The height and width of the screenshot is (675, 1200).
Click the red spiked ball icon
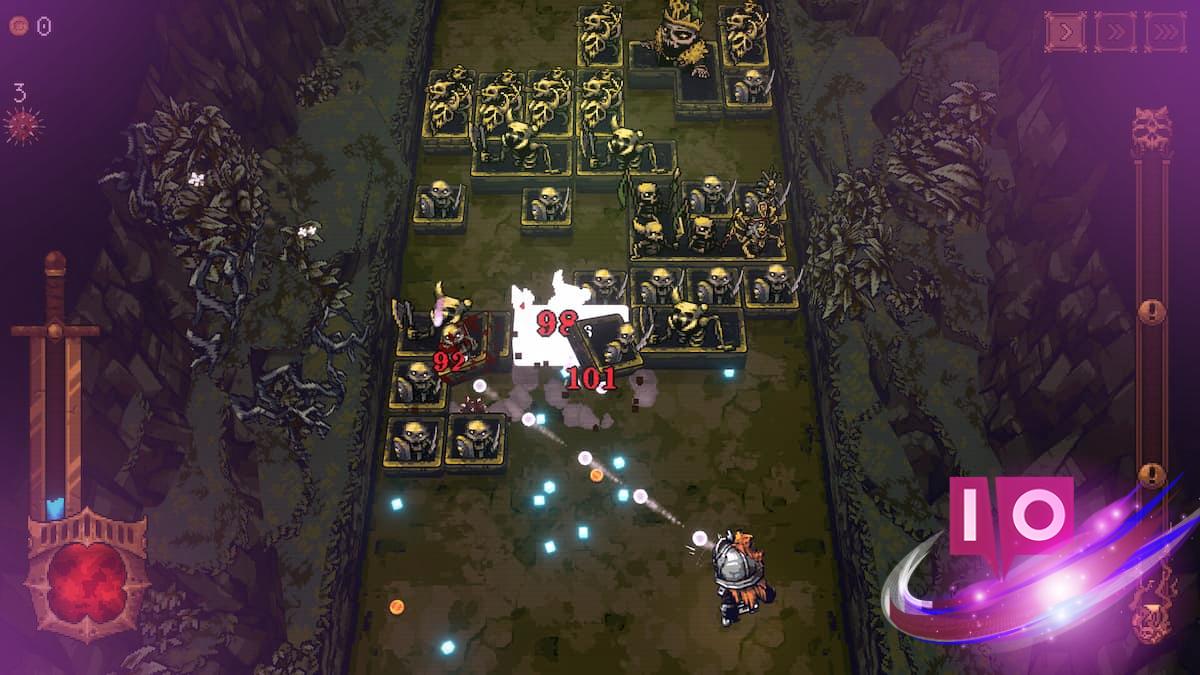tap(22, 127)
